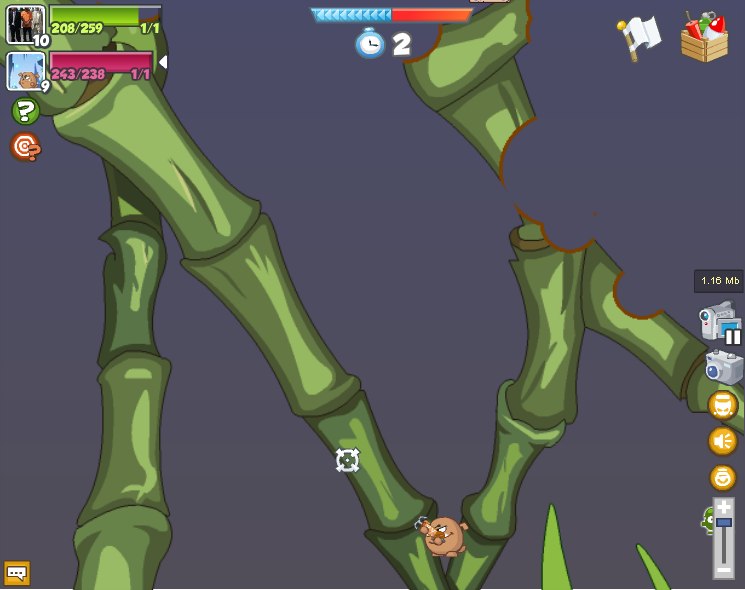Zoom in with the plus button
745x590 pixels.
tap(723, 508)
